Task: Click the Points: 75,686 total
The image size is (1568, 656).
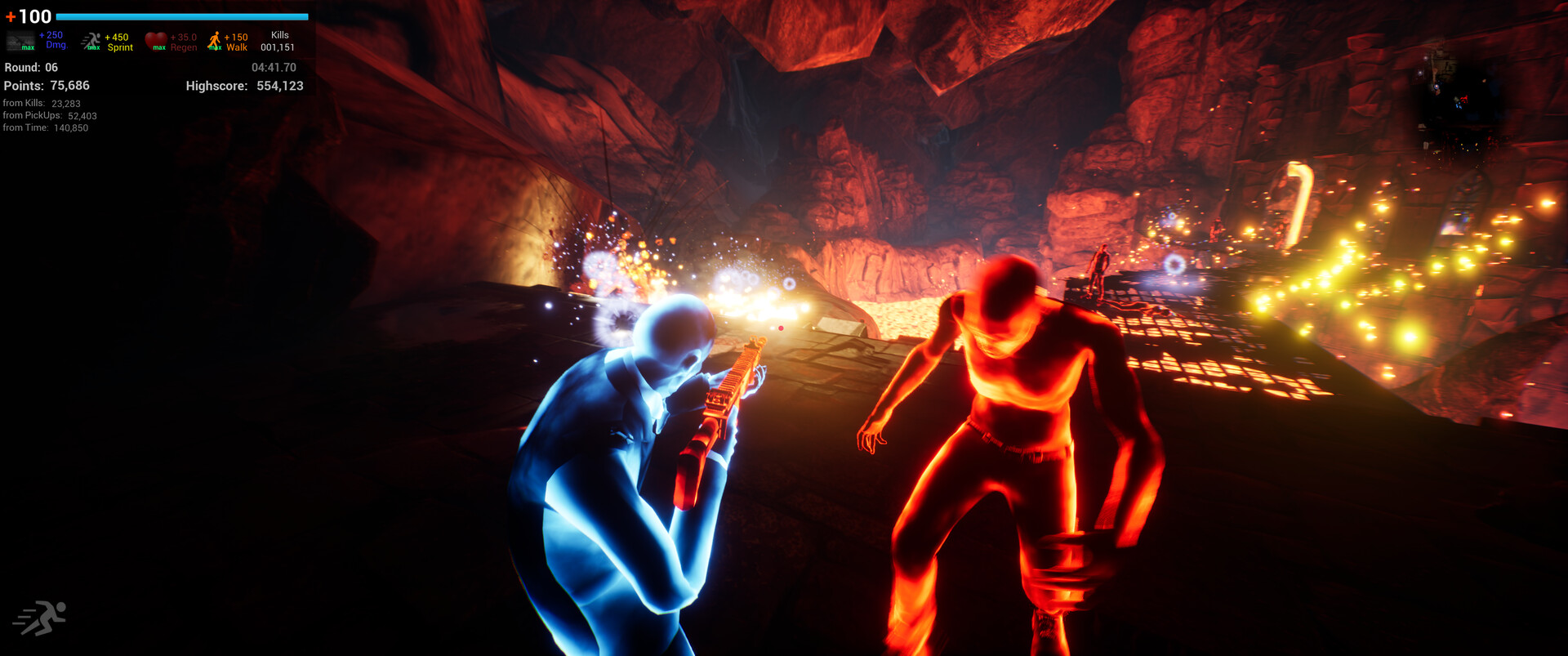Action: [x=47, y=86]
